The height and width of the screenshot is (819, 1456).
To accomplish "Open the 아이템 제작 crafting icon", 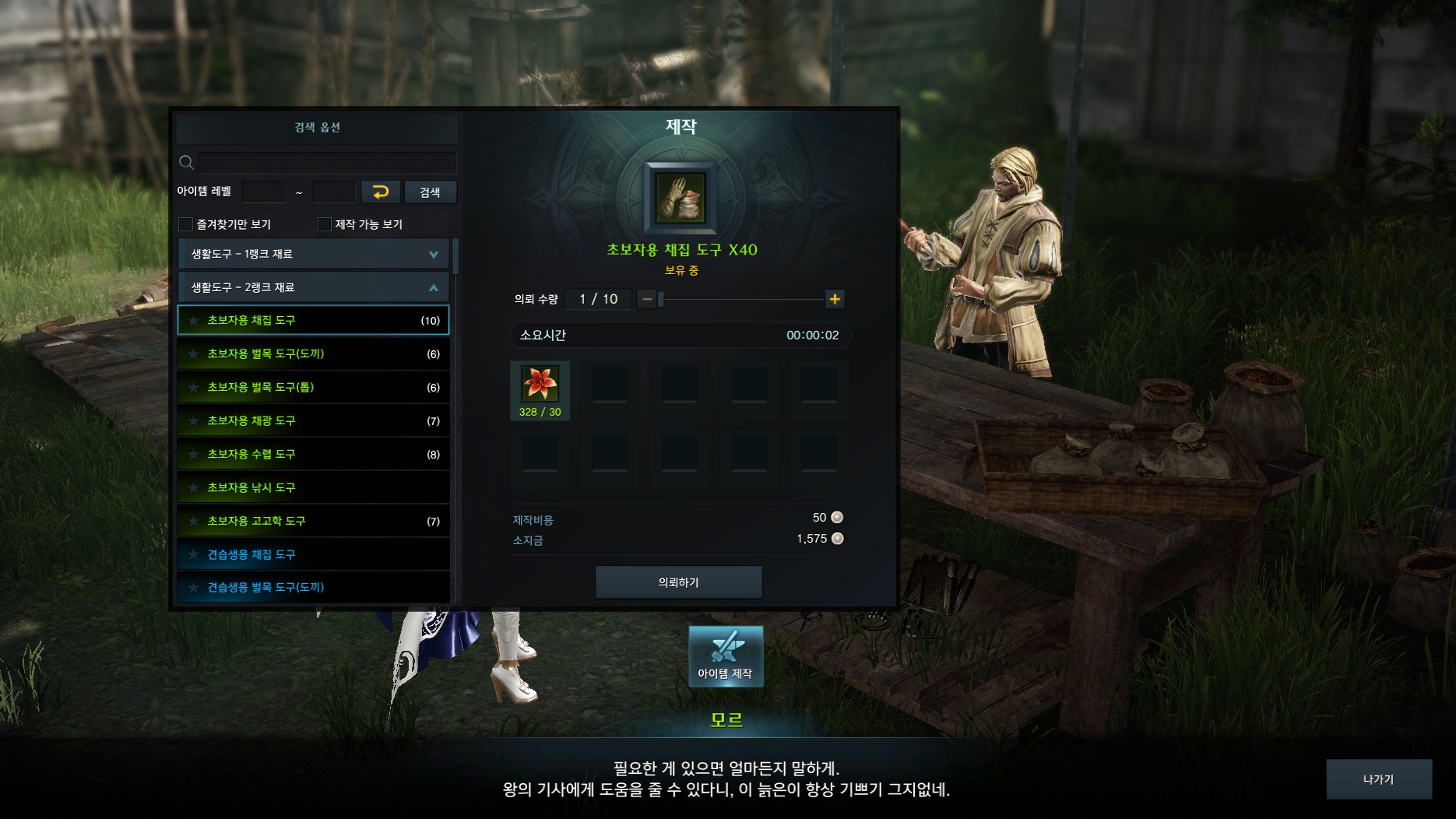I will 725,656.
